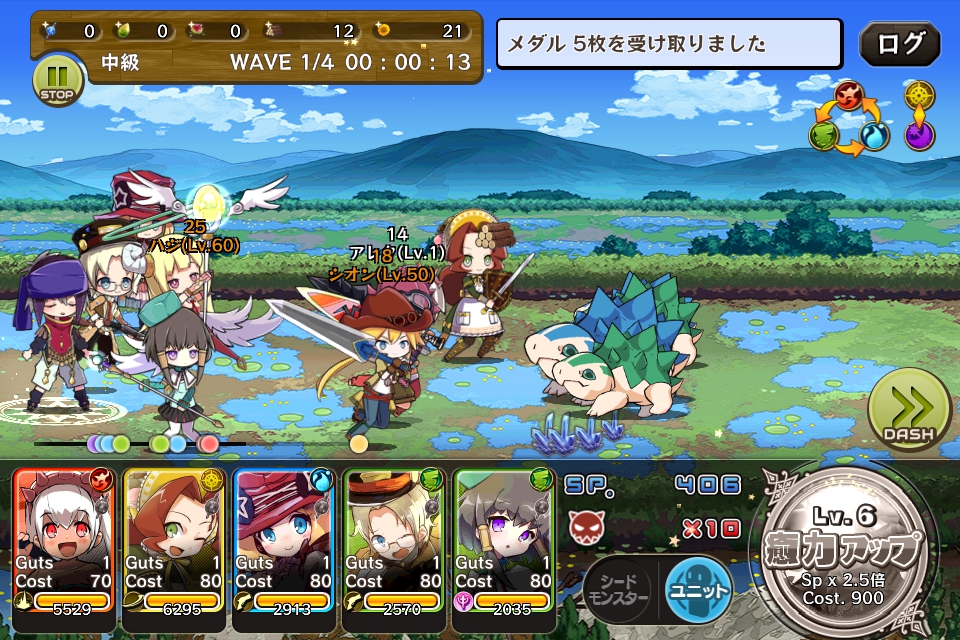Screen dimensions: 960x640
Task: Select the blonde glasses-wearing unit card
Action: pyautogui.click(x=393, y=540)
